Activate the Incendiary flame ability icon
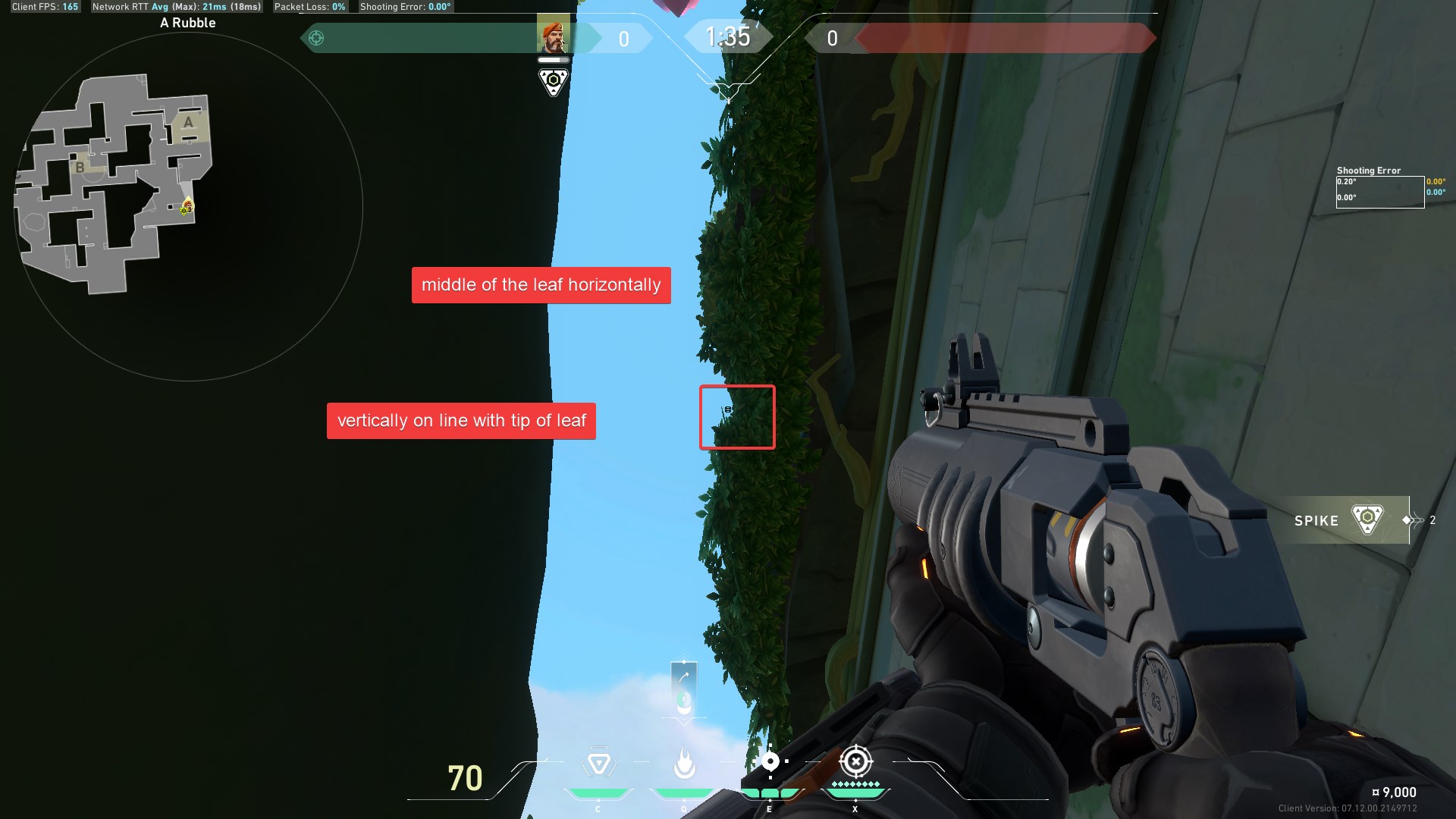 click(x=684, y=763)
